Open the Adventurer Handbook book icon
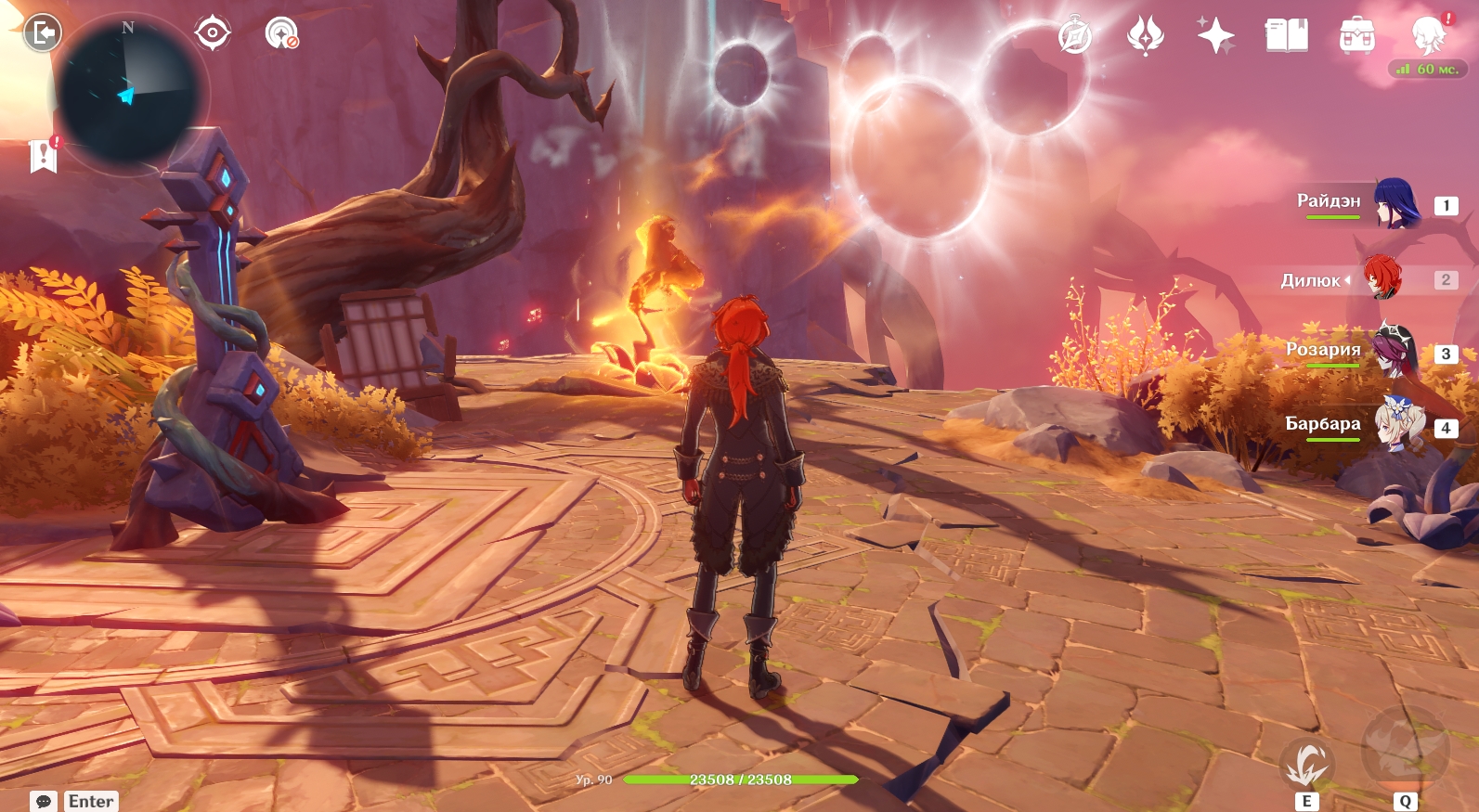 1286,36
